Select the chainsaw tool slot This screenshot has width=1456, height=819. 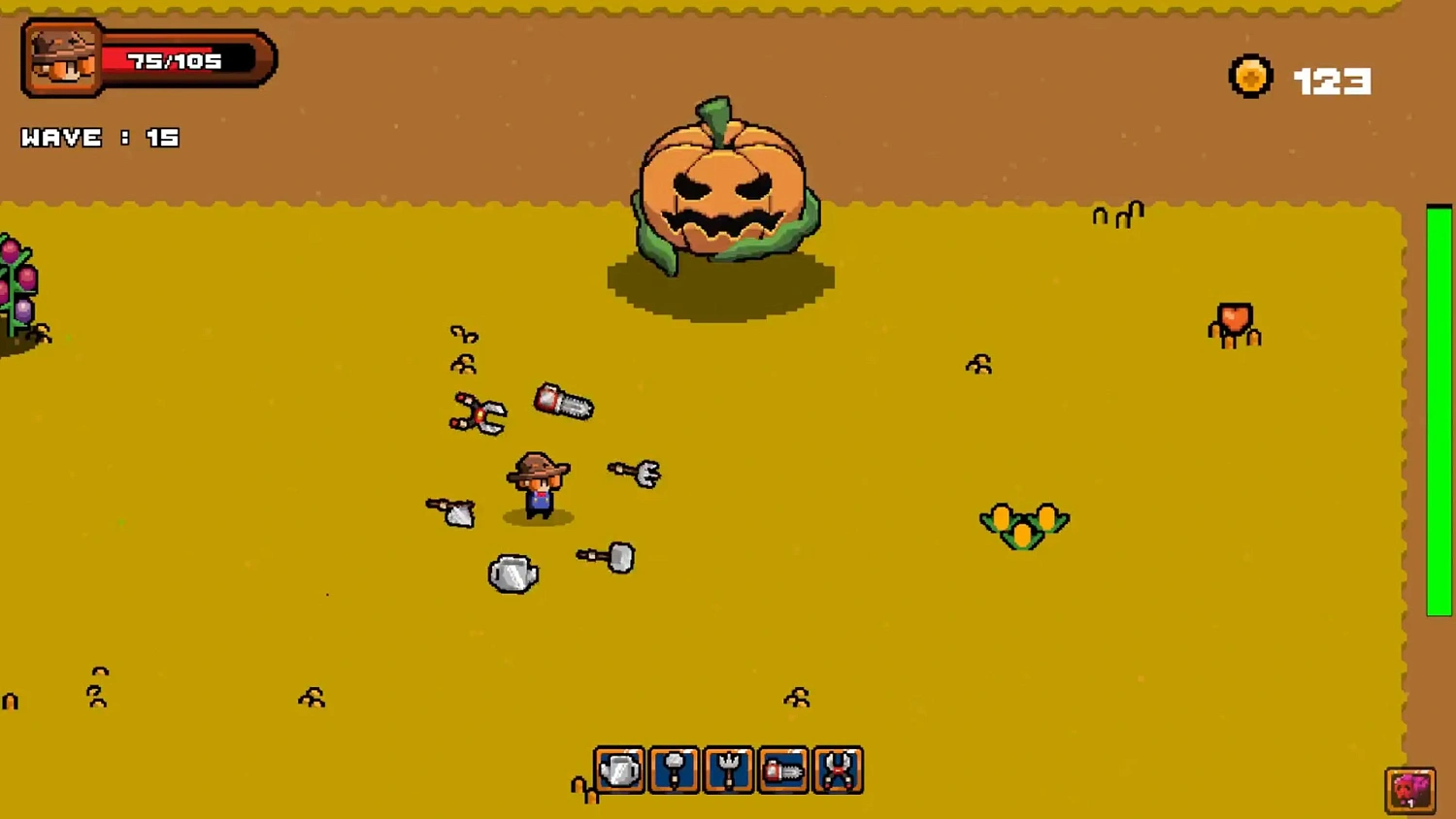pyautogui.click(x=783, y=770)
